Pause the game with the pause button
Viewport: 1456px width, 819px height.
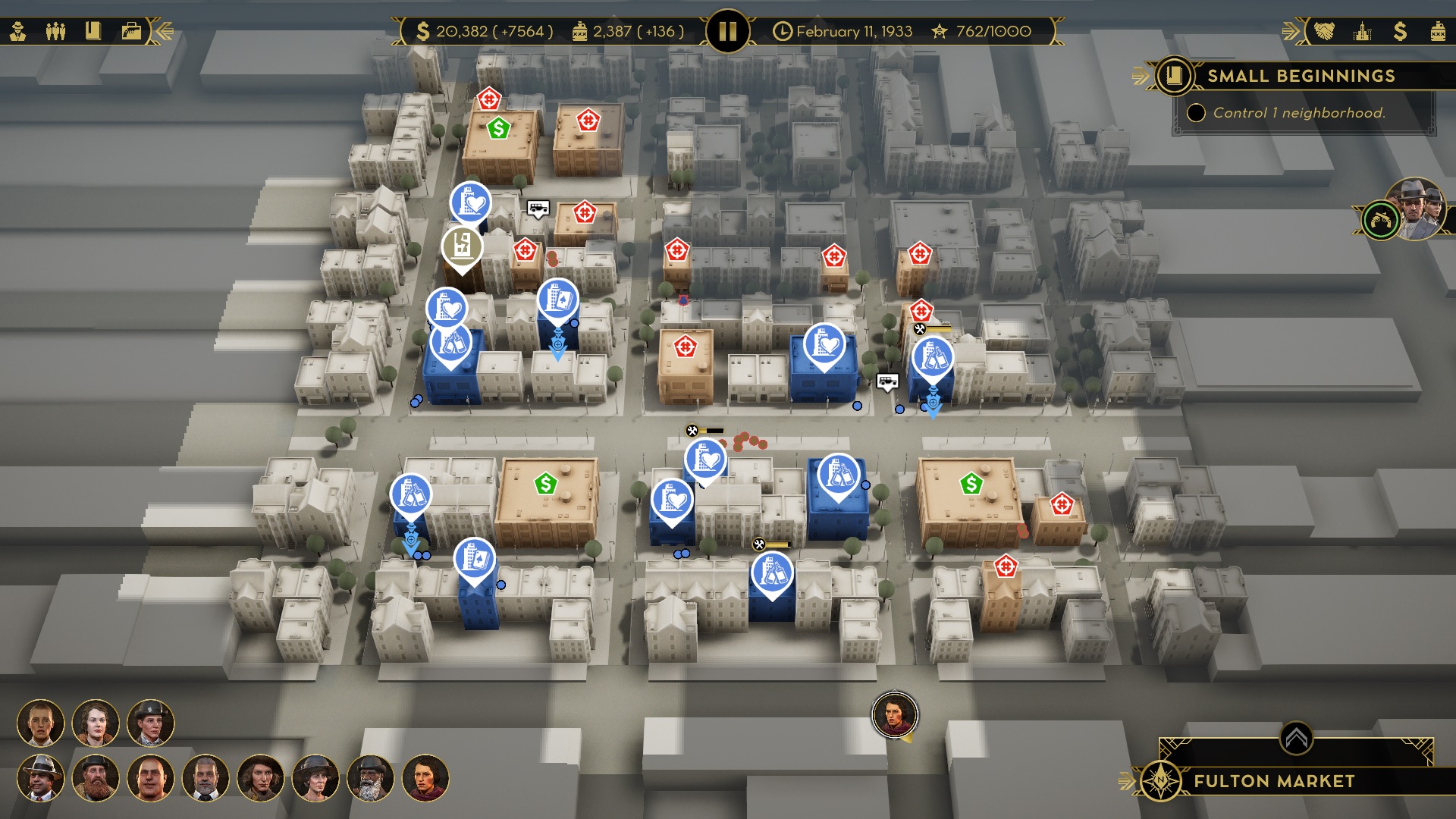(727, 31)
